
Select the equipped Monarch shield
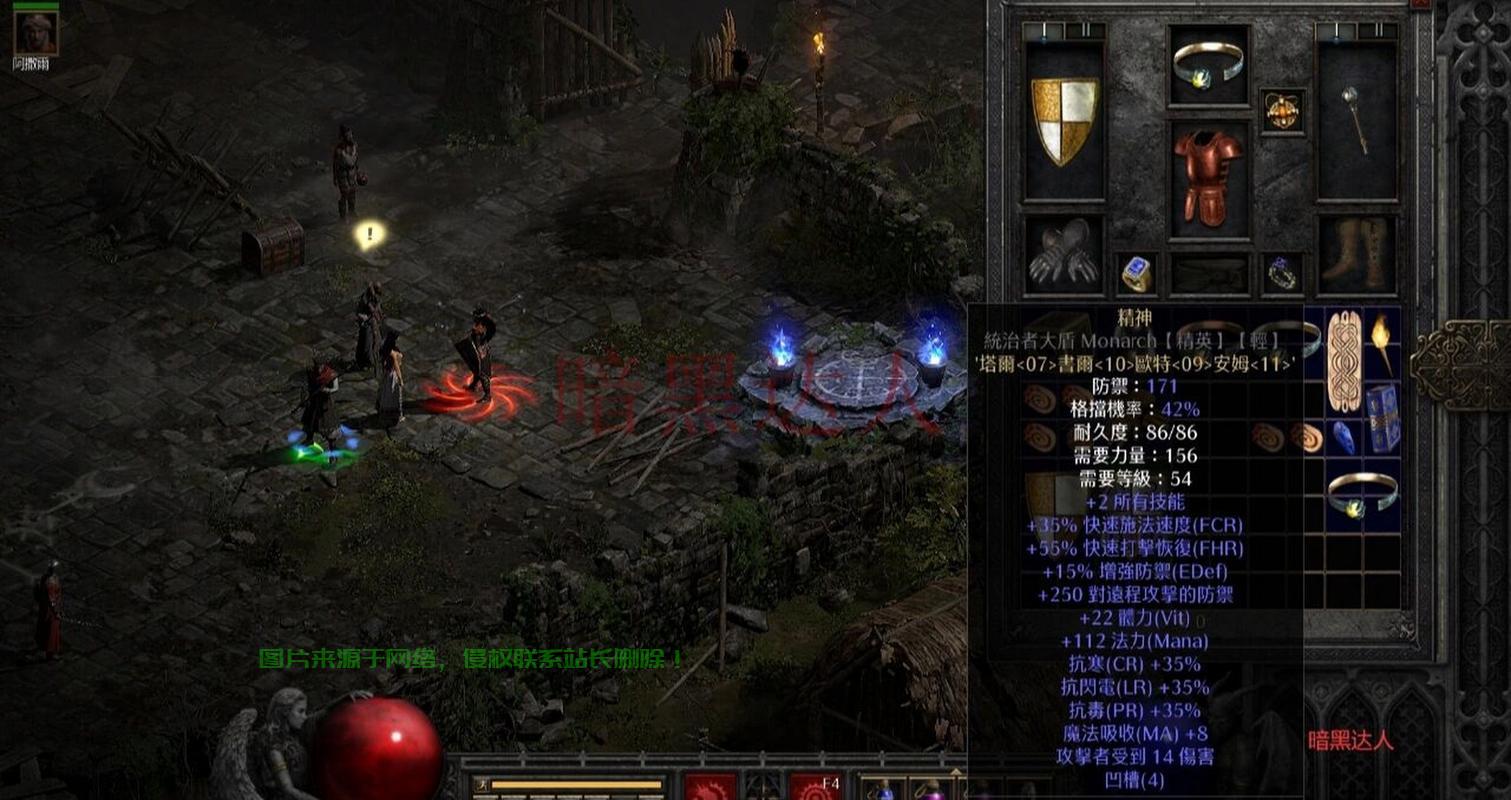coord(1064,121)
